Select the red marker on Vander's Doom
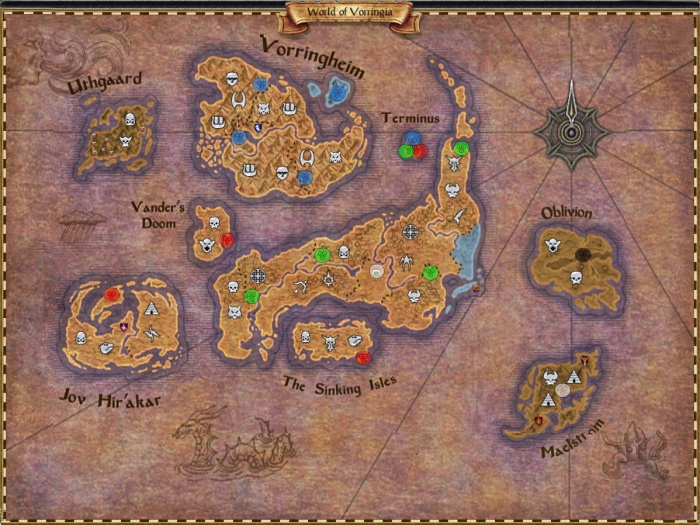The image size is (700, 525). [x=227, y=240]
